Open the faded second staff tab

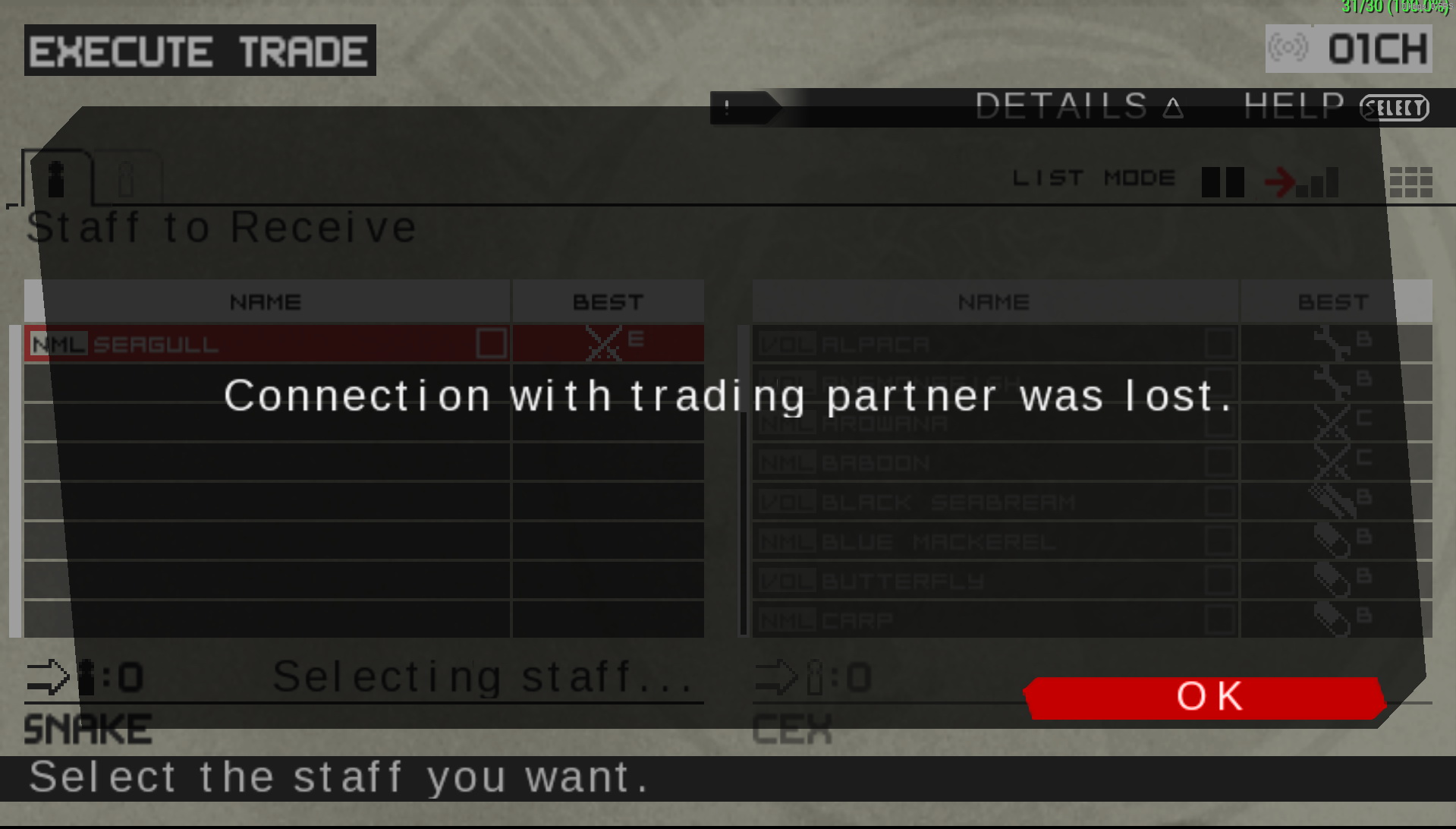point(127,179)
